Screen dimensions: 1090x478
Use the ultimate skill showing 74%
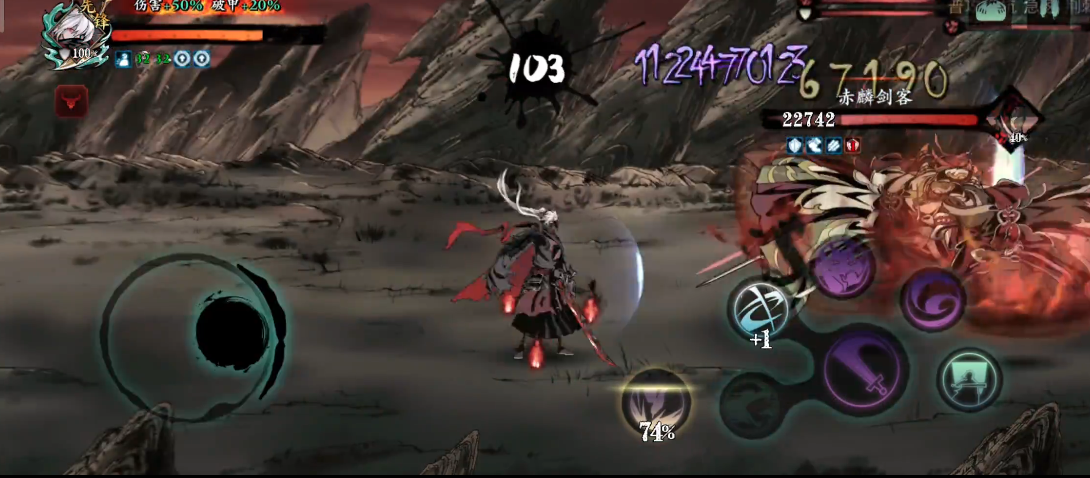click(x=656, y=402)
